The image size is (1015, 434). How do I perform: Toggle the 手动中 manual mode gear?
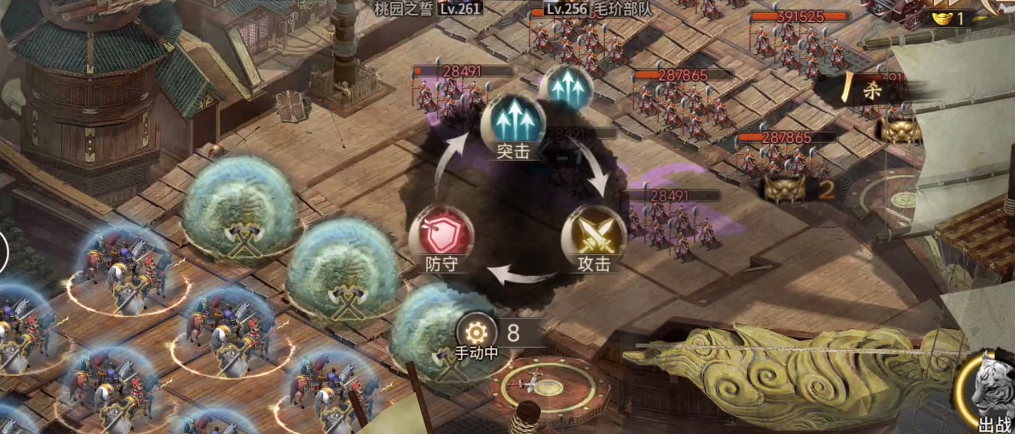click(x=476, y=332)
